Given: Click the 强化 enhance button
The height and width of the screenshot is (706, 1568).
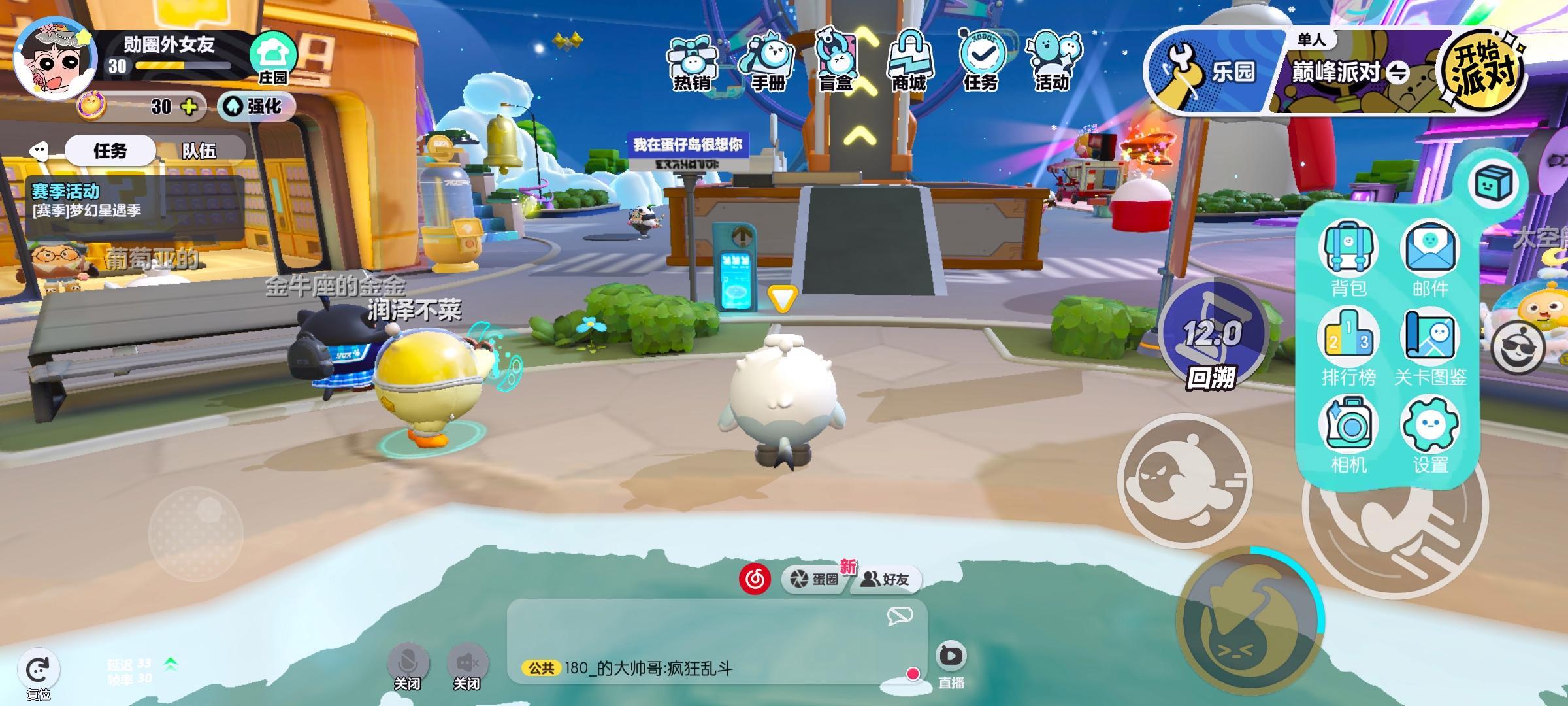Looking at the screenshot, I should tap(256, 106).
